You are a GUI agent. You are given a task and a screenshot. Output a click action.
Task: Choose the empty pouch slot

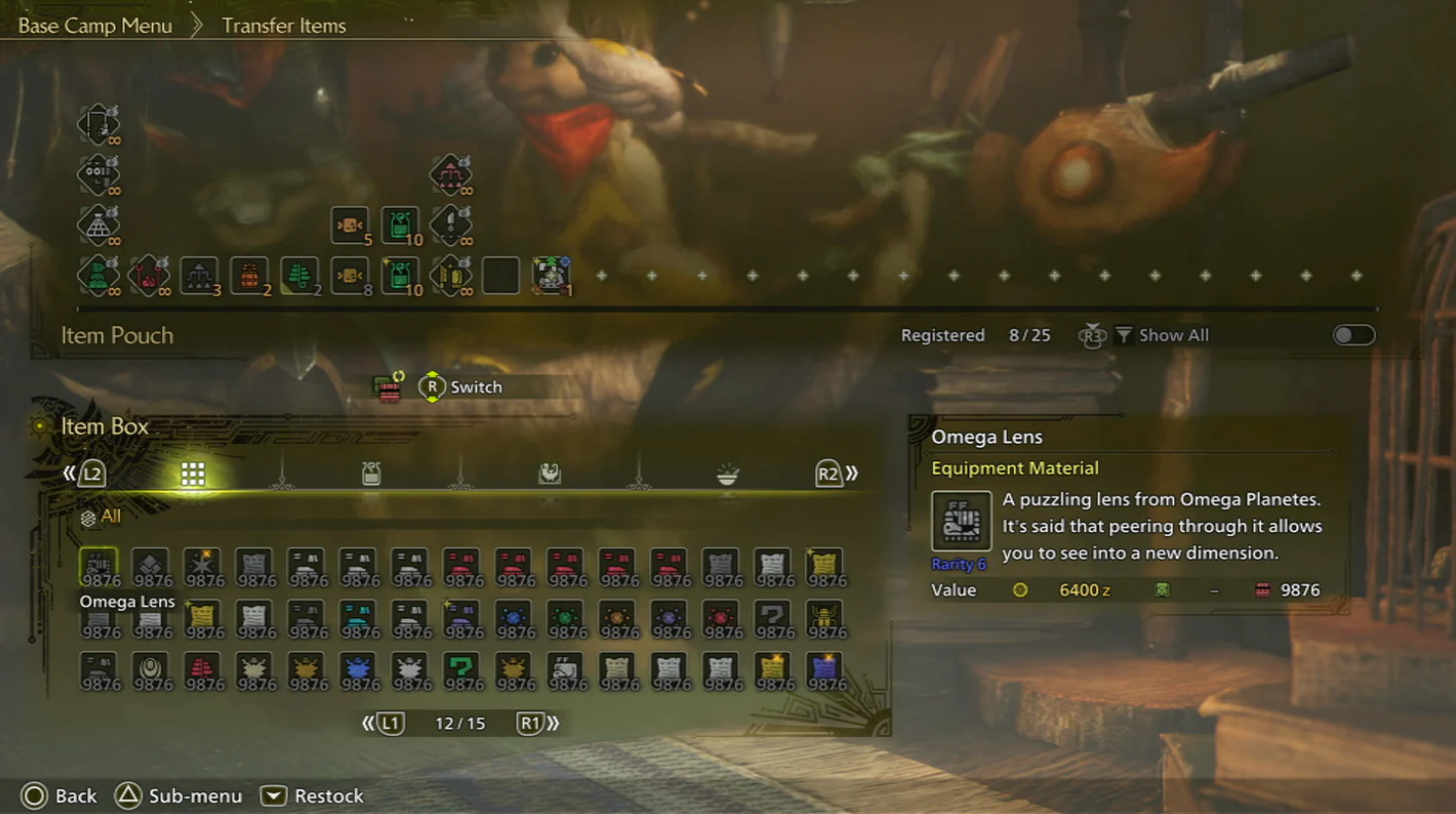coord(500,276)
